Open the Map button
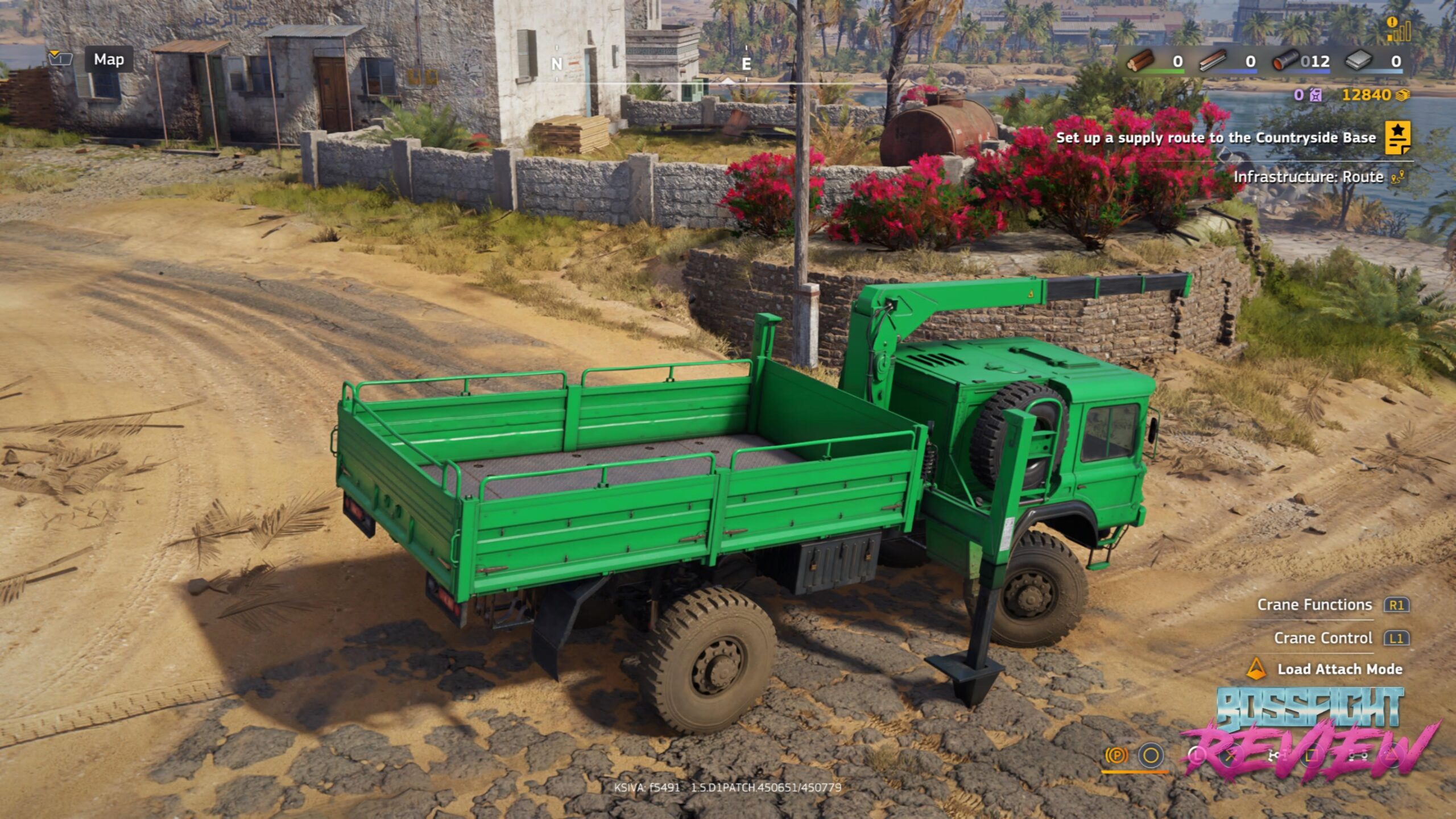The height and width of the screenshot is (819, 1456). click(109, 59)
